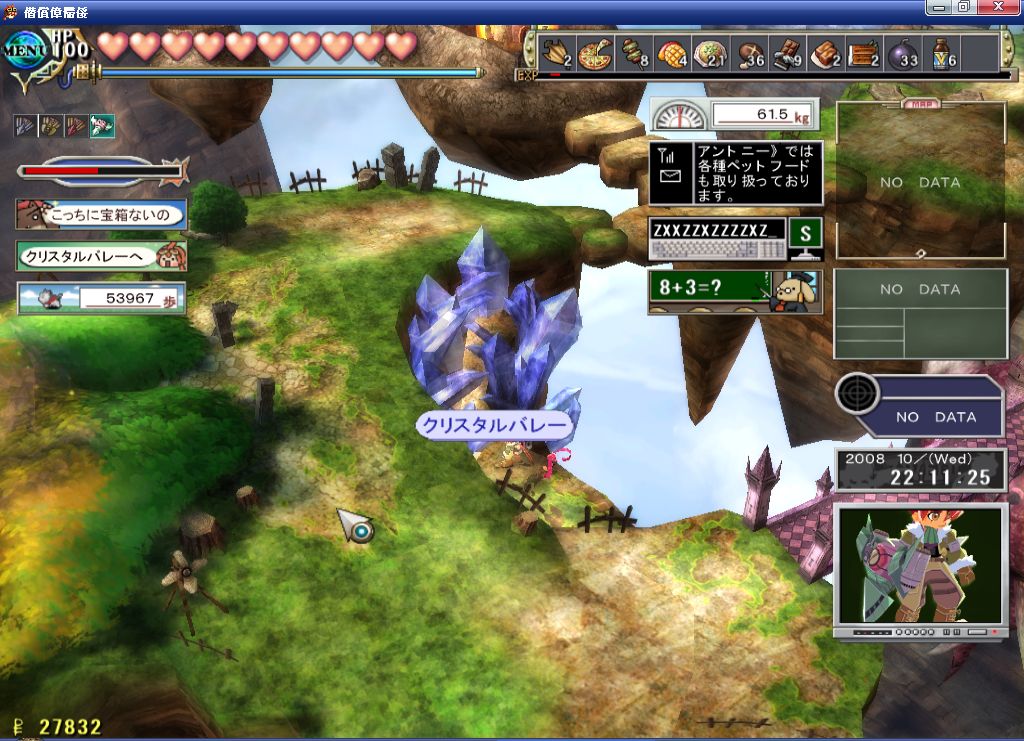The width and height of the screenshot is (1024, 741).
Task: Use the meat skewer item
Action: (x=636, y=54)
